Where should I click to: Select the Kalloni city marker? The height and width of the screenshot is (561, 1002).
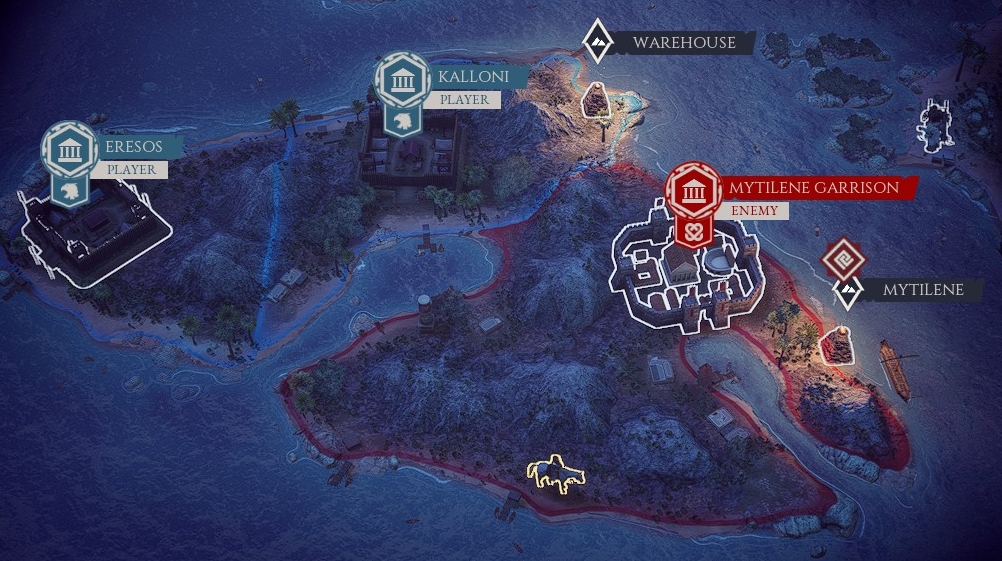[402, 81]
